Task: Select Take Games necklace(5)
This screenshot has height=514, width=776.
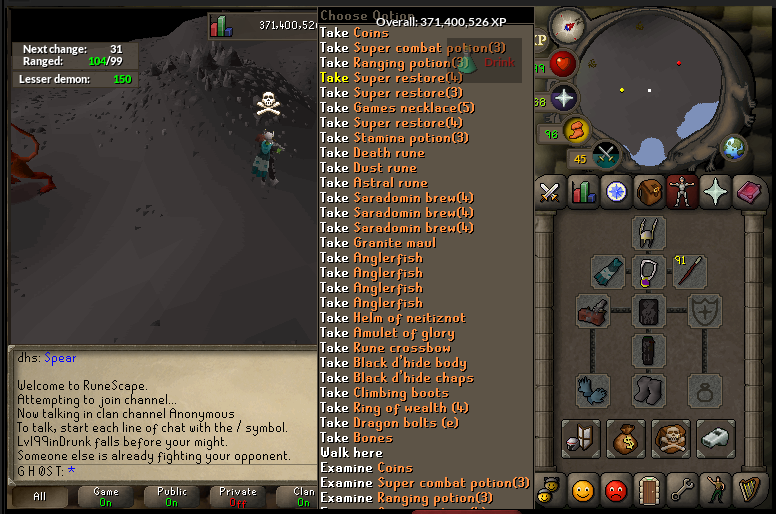Action: (x=397, y=108)
